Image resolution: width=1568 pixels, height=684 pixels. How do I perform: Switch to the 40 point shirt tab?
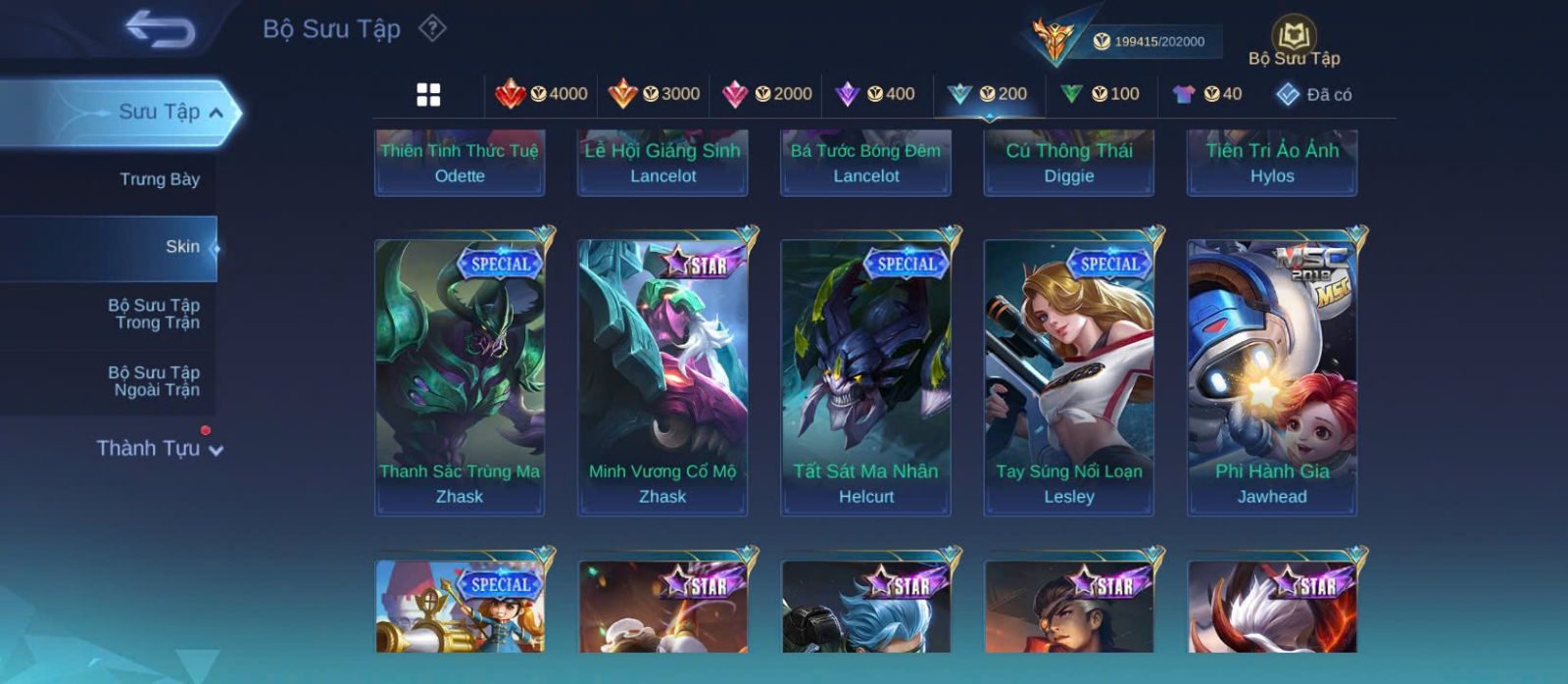1207,94
